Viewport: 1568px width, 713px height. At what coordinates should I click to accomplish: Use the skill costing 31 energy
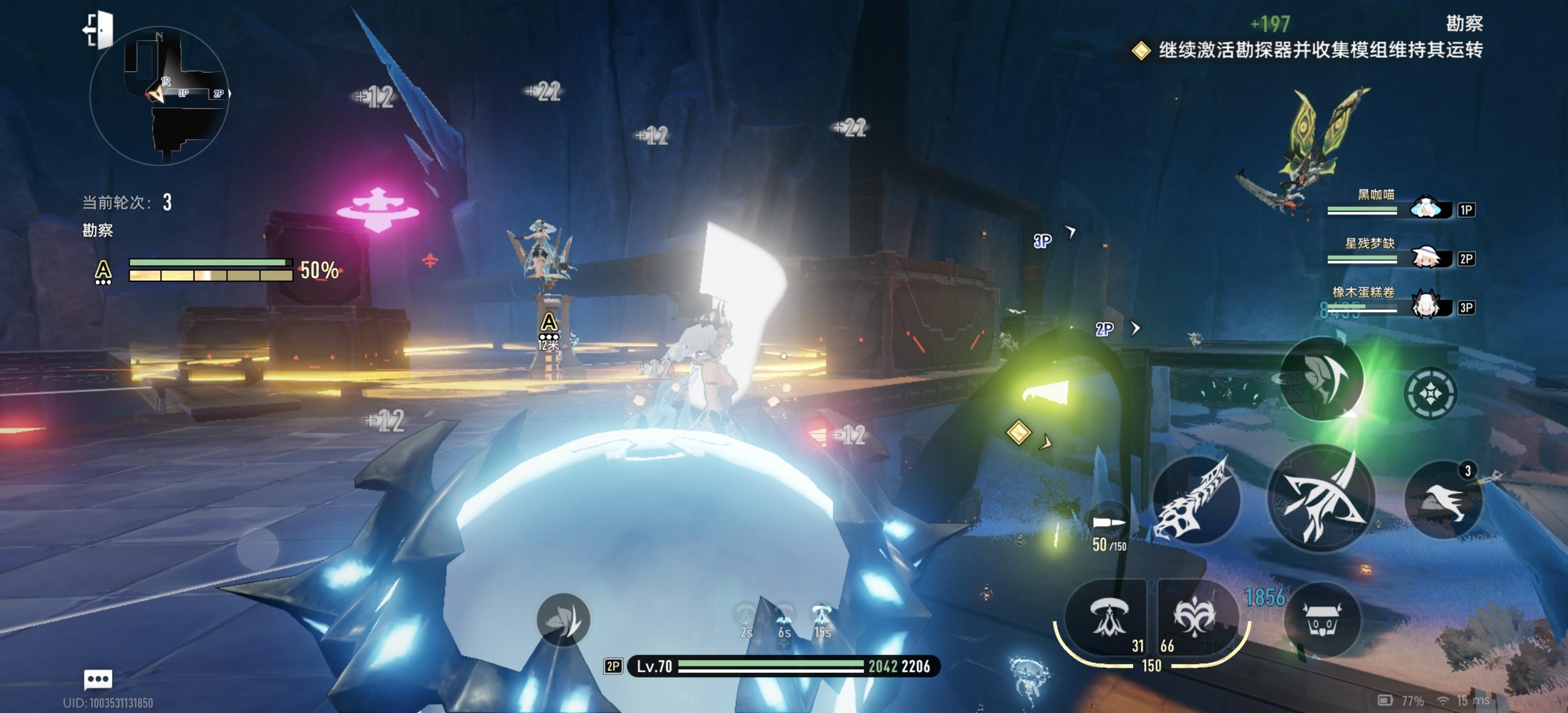[x=1107, y=618]
